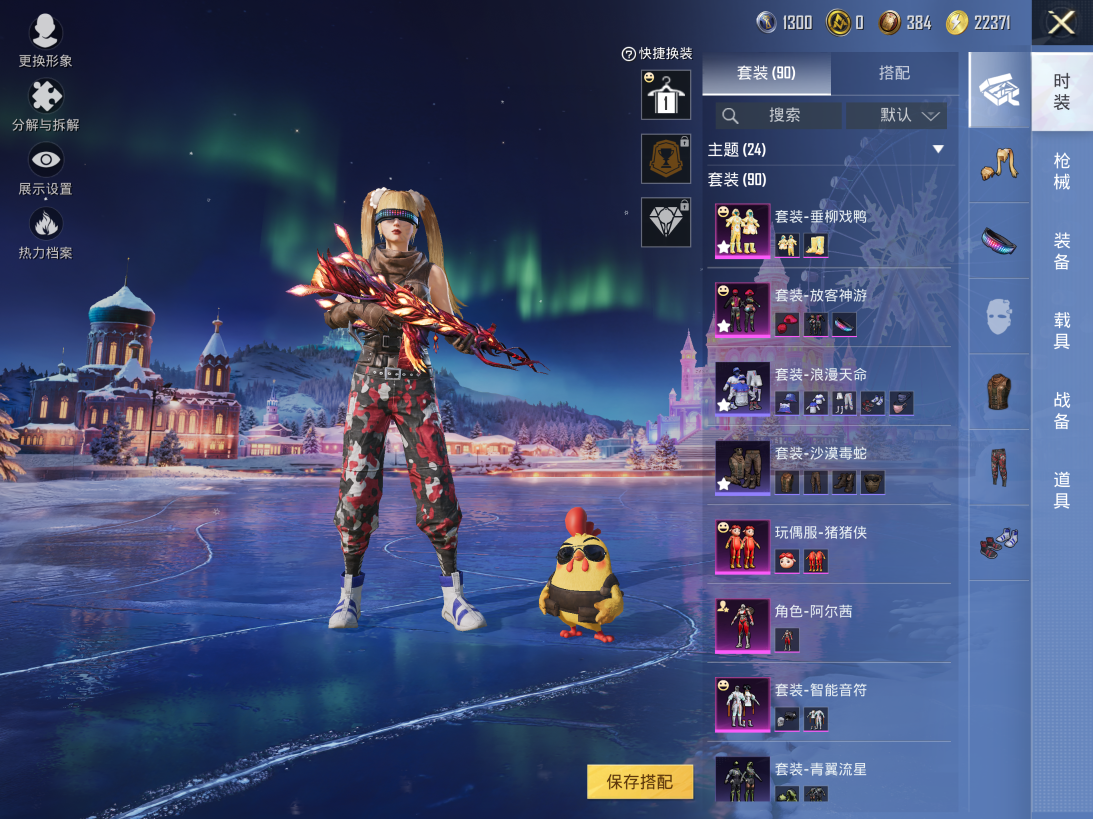Switch to the 枪械 weapons category
The width and height of the screenshot is (1093, 819).
click(x=1061, y=171)
